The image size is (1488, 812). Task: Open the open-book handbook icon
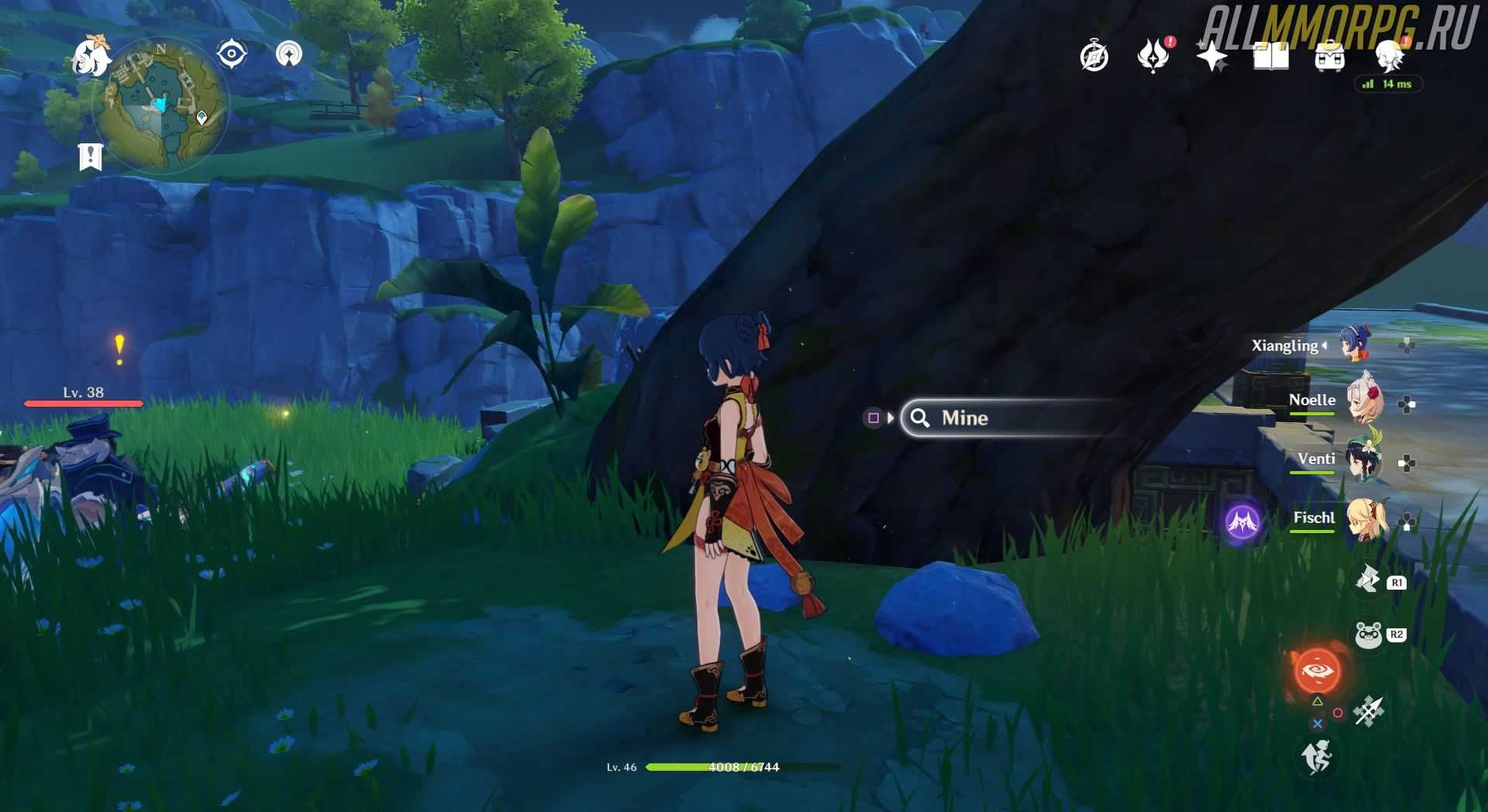click(1270, 57)
